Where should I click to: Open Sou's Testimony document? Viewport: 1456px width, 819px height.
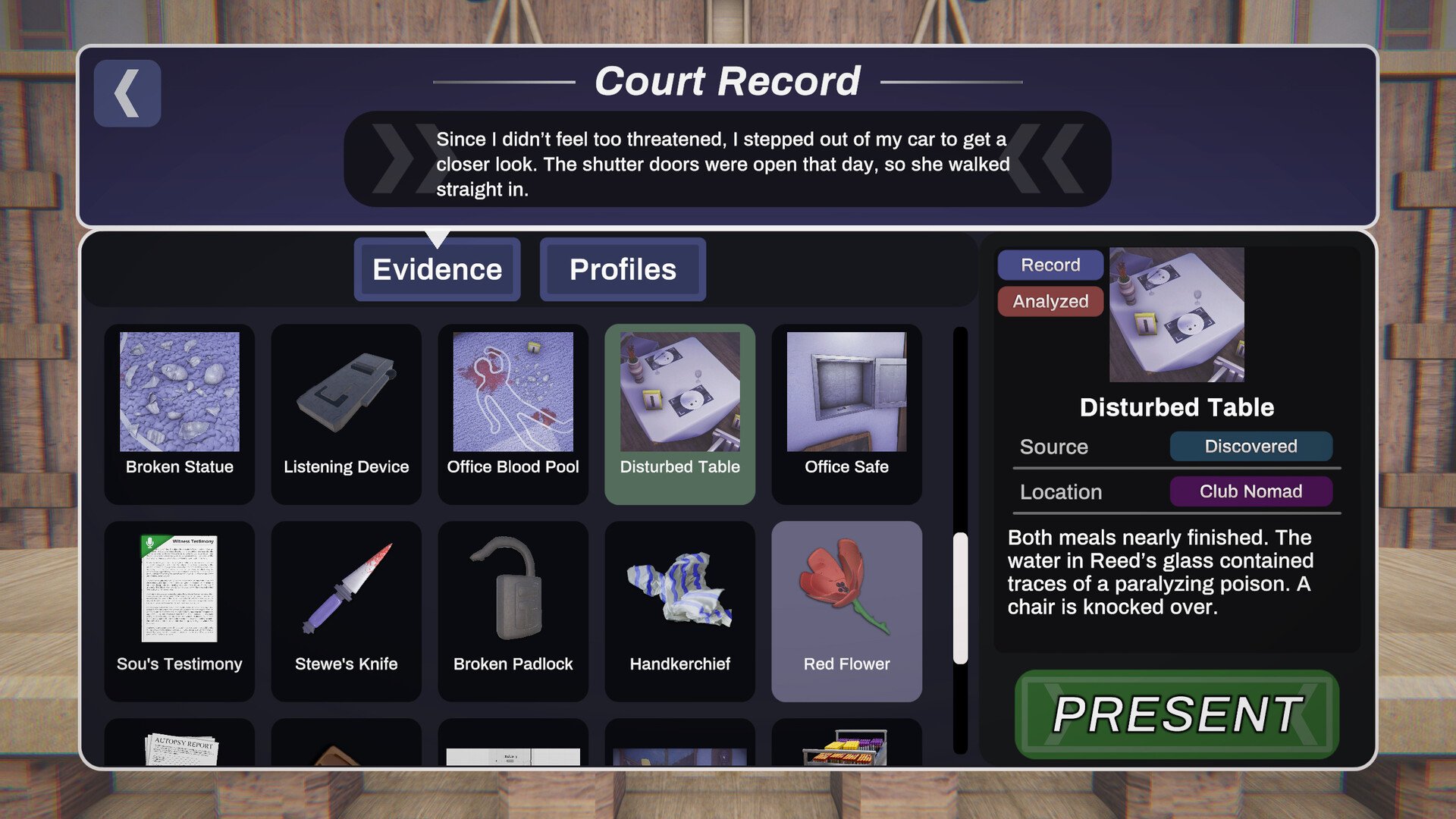pyautogui.click(x=179, y=610)
